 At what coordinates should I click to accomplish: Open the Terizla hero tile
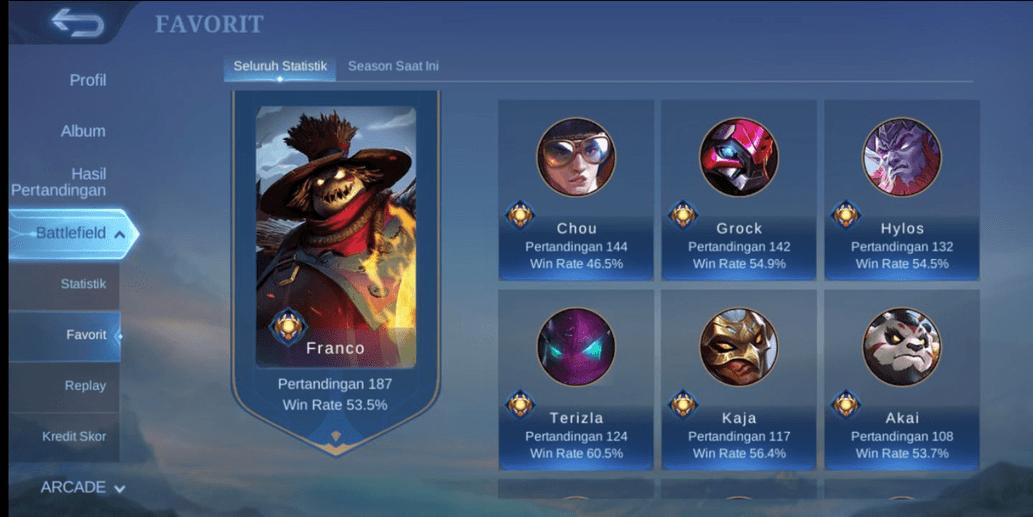click(576, 379)
